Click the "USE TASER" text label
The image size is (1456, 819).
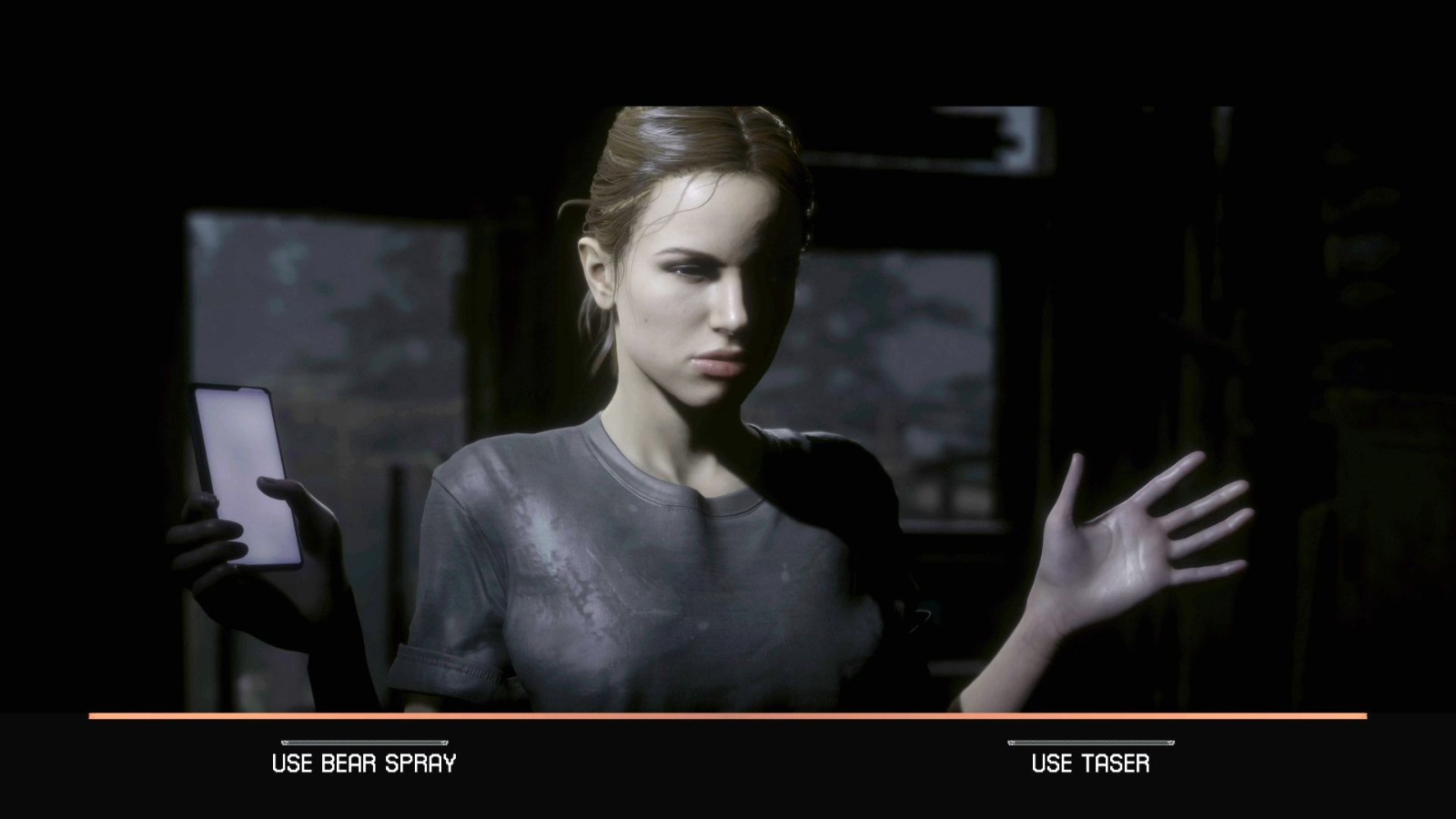click(1090, 763)
